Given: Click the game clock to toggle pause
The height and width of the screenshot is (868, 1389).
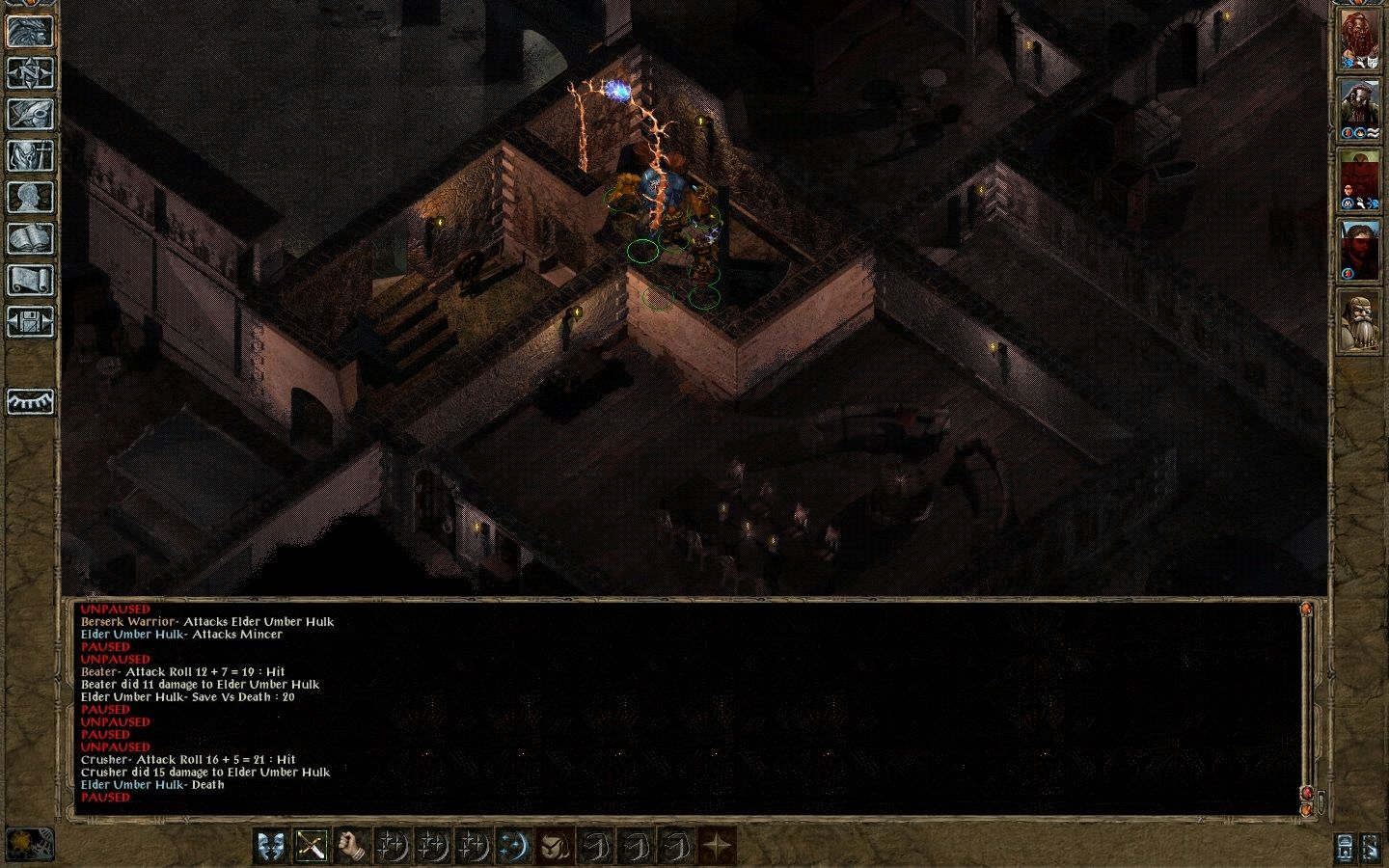Looking at the screenshot, I should (x=30, y=845).
